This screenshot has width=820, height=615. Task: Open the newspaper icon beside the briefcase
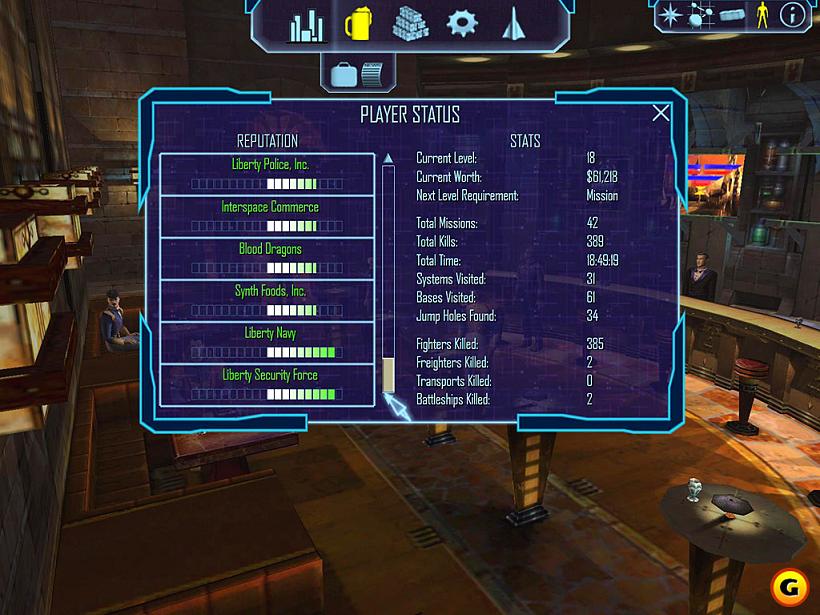point(372,73)
